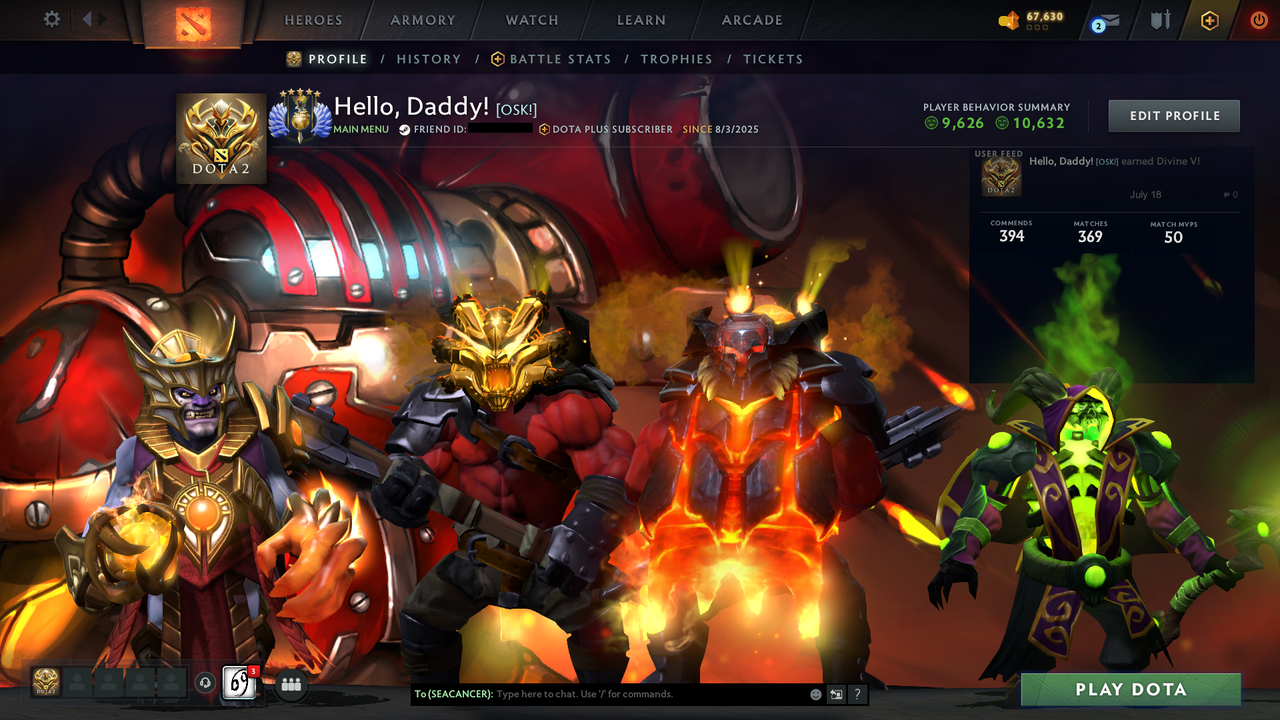Click the chat channel switch icon
This screenshot has height=720, width=1280.
coord(836,693)
